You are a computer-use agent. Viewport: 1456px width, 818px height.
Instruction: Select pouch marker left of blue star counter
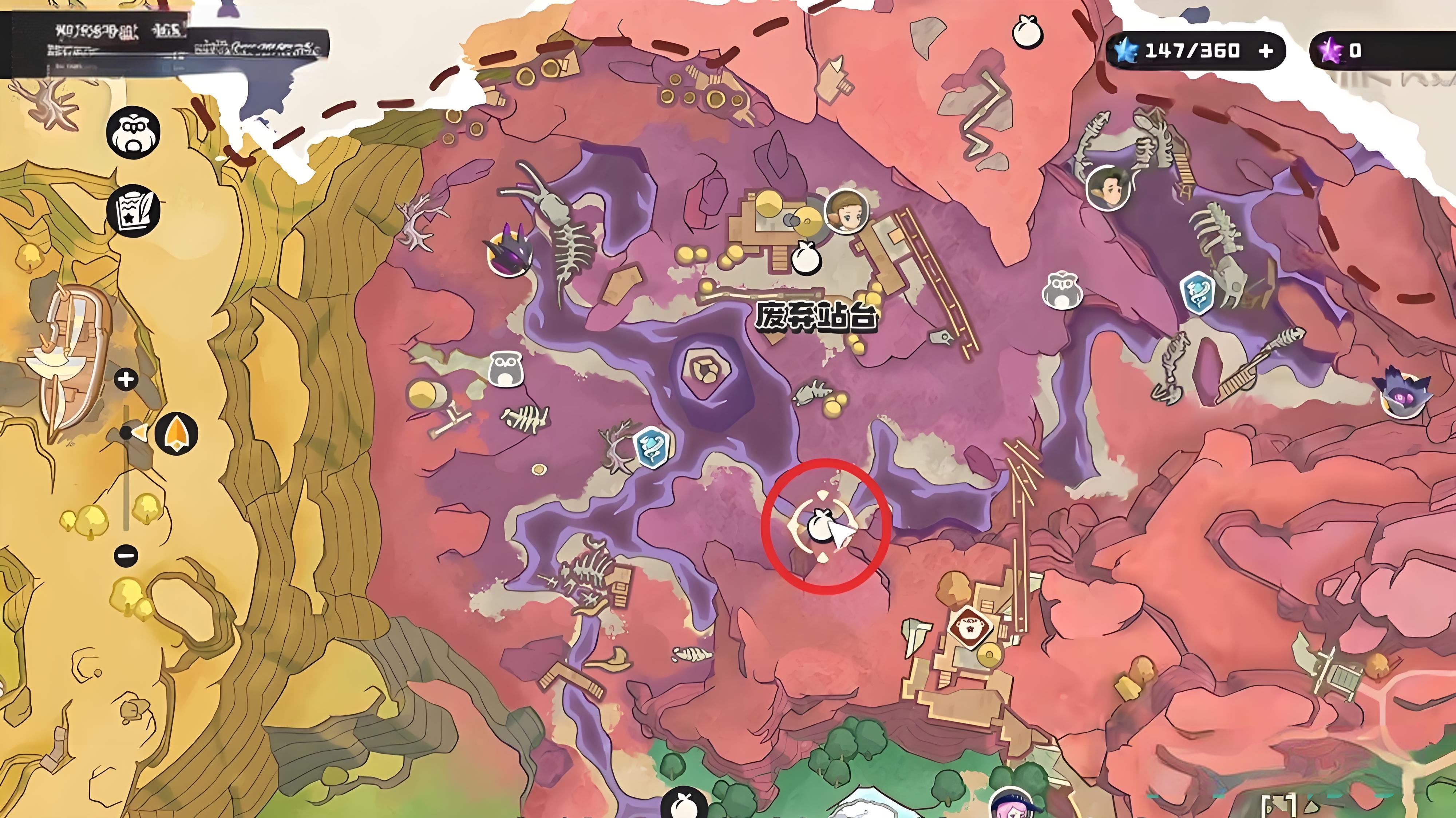point(1027,33)
